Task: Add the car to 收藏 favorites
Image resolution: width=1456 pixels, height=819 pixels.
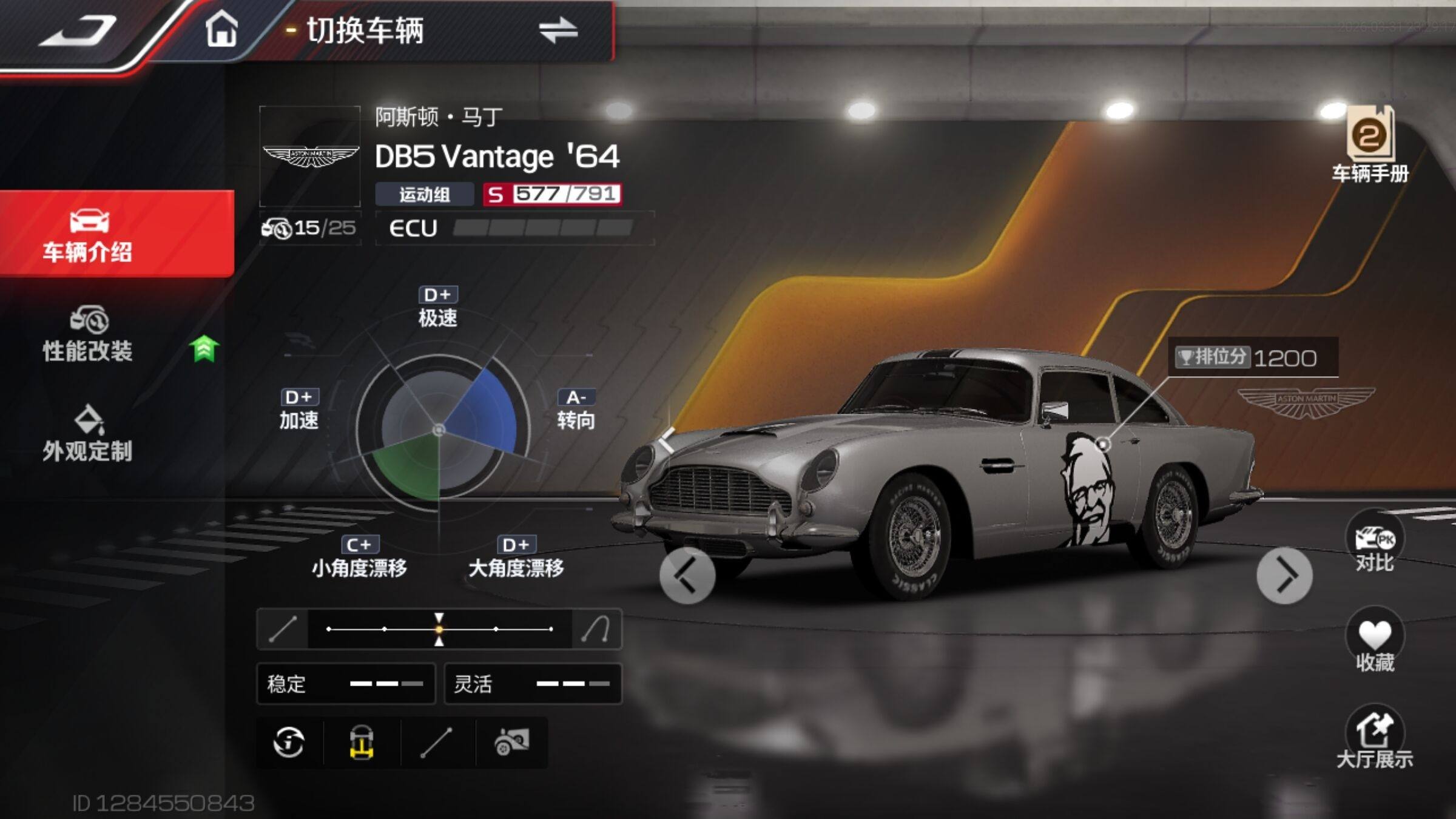Action: click(1375, 643)
